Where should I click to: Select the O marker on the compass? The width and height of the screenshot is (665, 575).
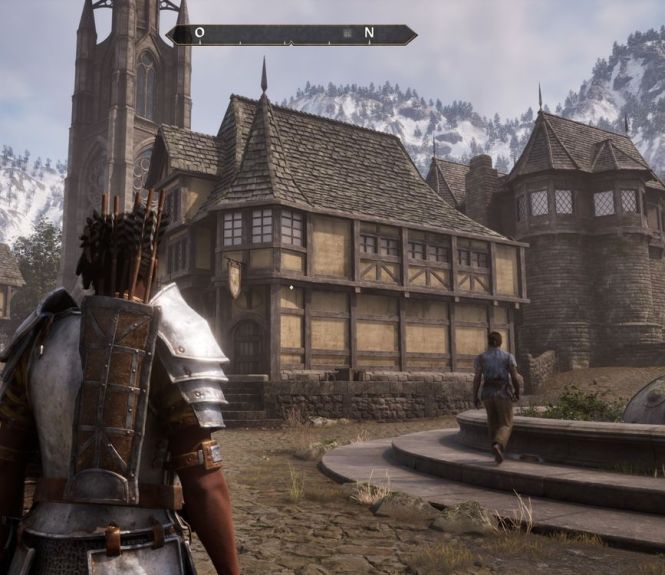click(x=200, y=33)
